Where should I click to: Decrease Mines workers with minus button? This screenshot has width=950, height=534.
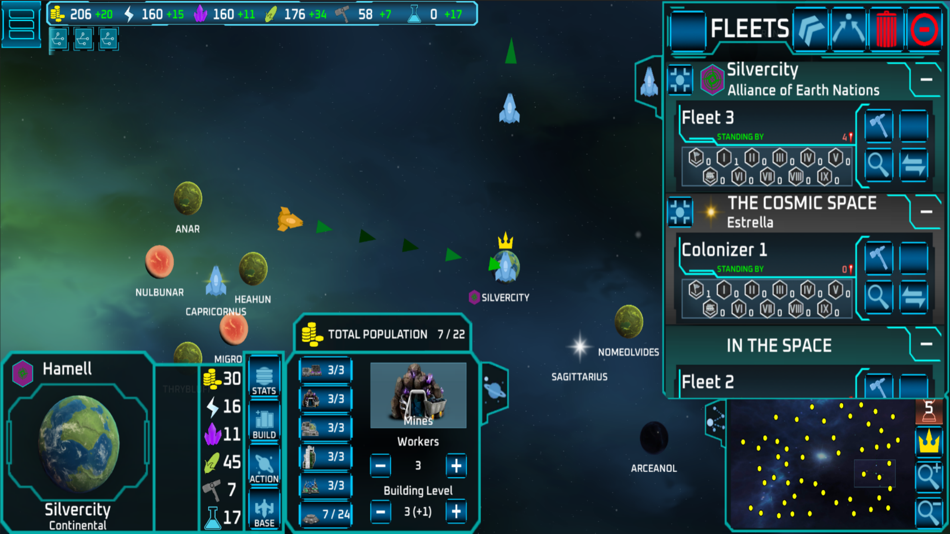pyautogui.click(x=380, y=465)
